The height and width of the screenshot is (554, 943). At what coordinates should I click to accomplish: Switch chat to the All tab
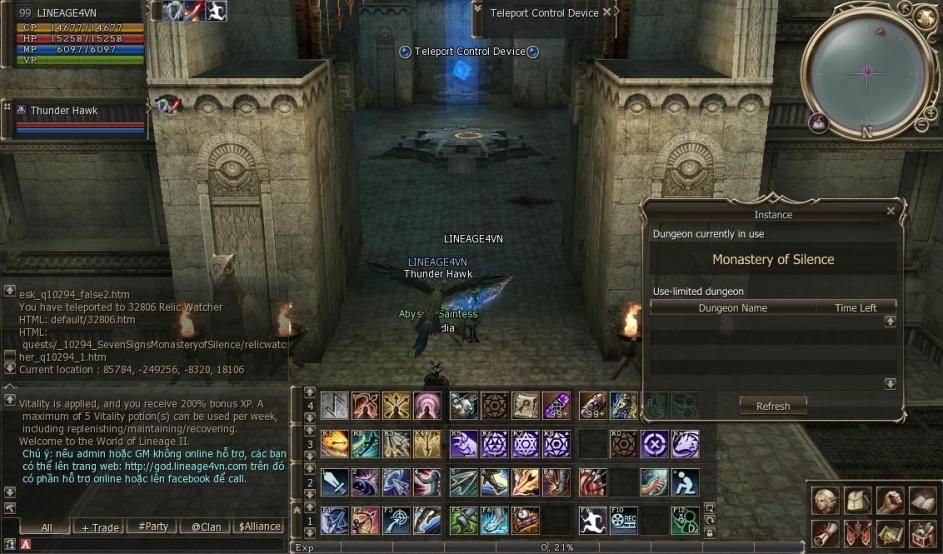[x=46, y=527]
